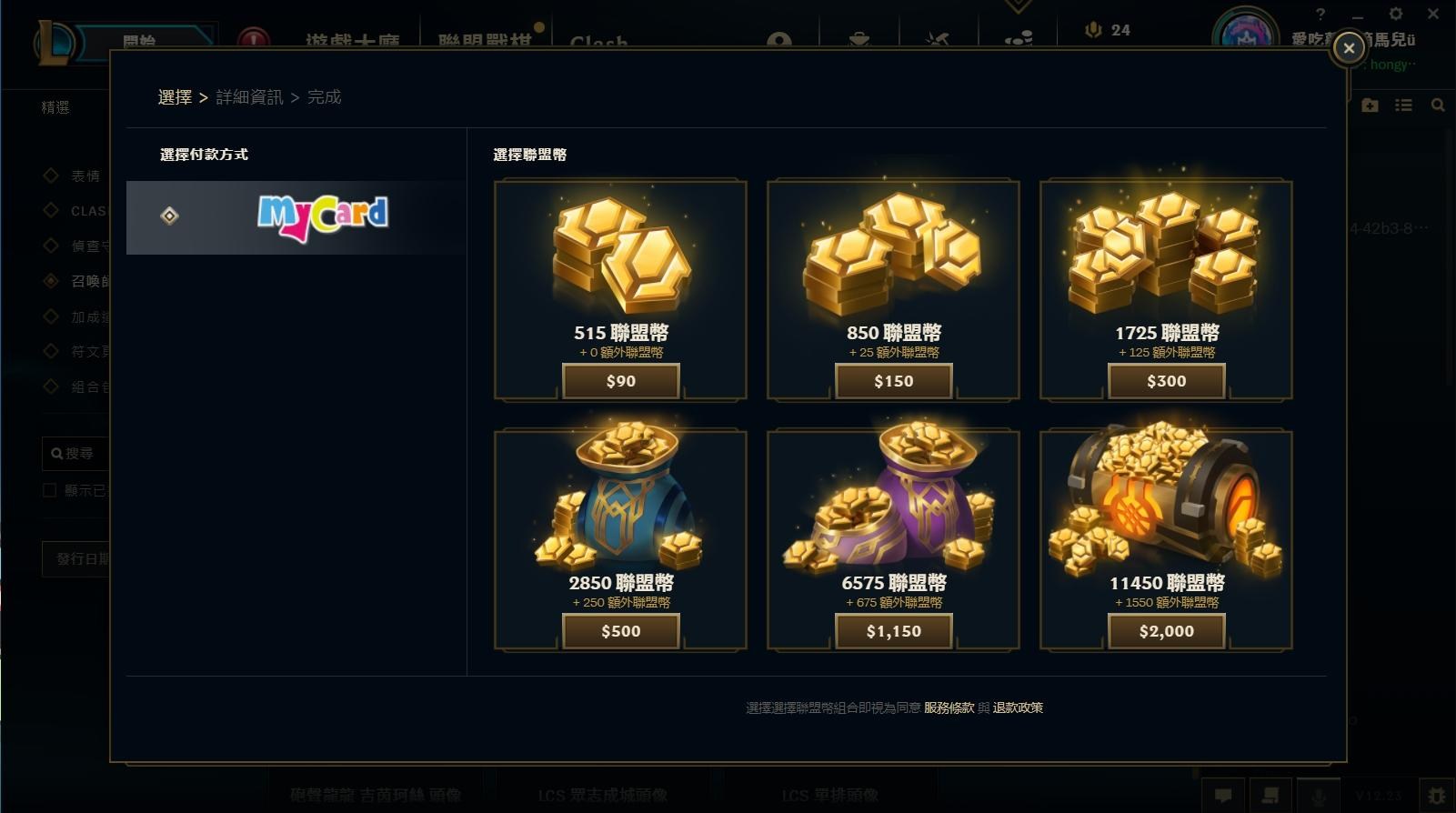Open the loot chest icon in top bar
Image resolution: width=1456 pixels, height=813 pixels.
[858, 39]
